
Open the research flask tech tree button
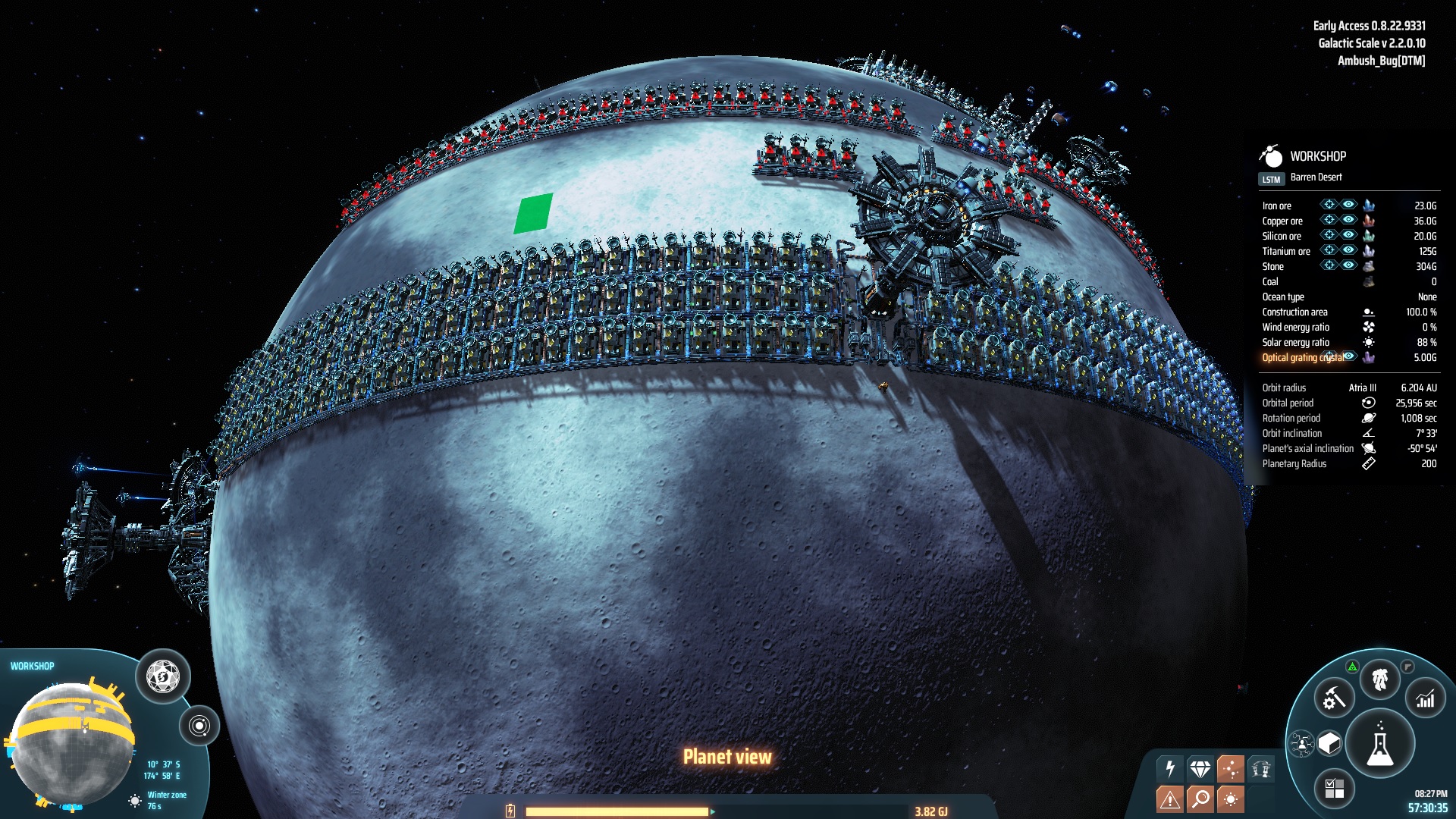click(x=1379, y=745)
